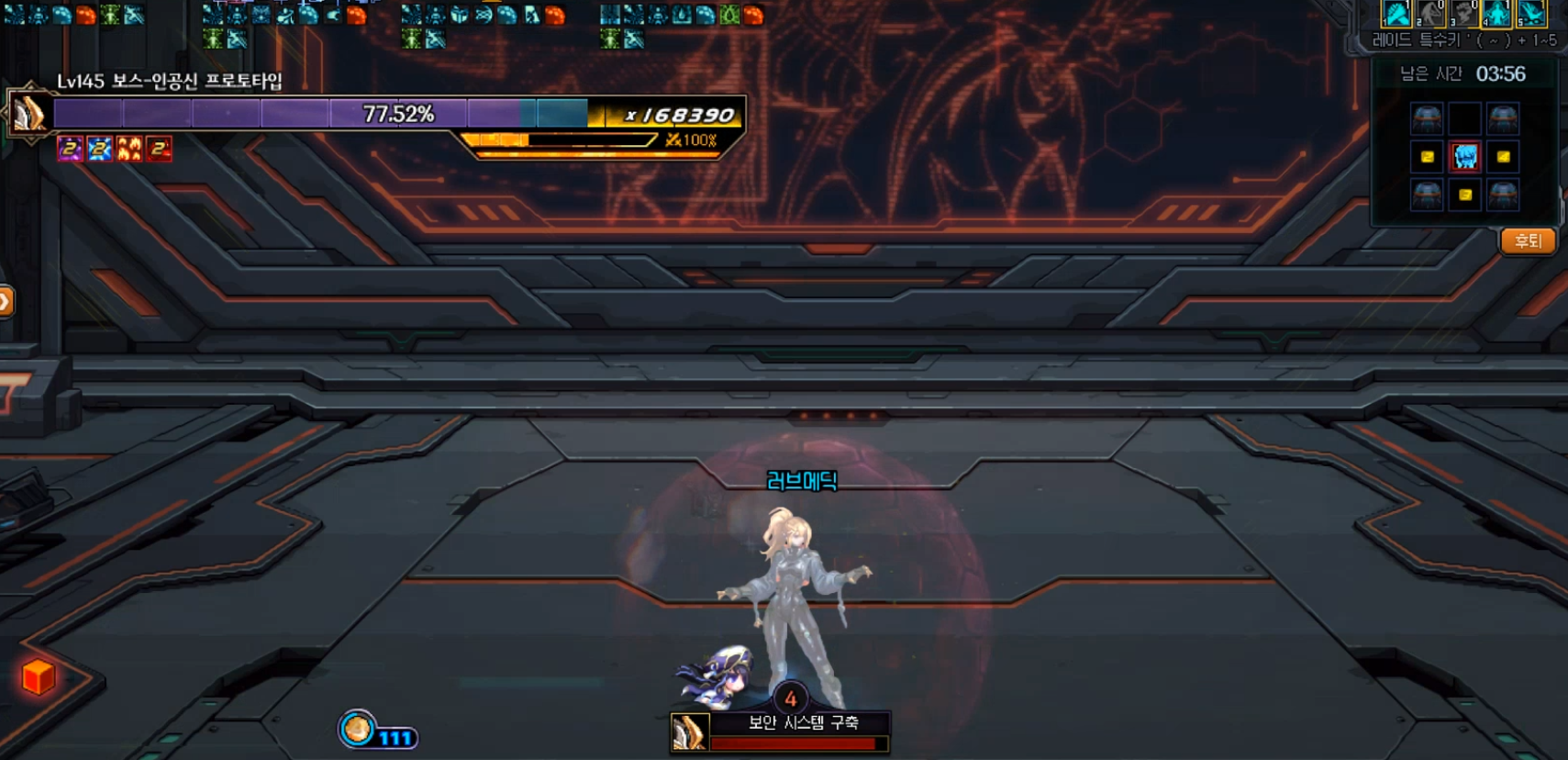Inspect the orange flame boss status icon
This screenshot has width=1568, height=760.
point(129,149)
